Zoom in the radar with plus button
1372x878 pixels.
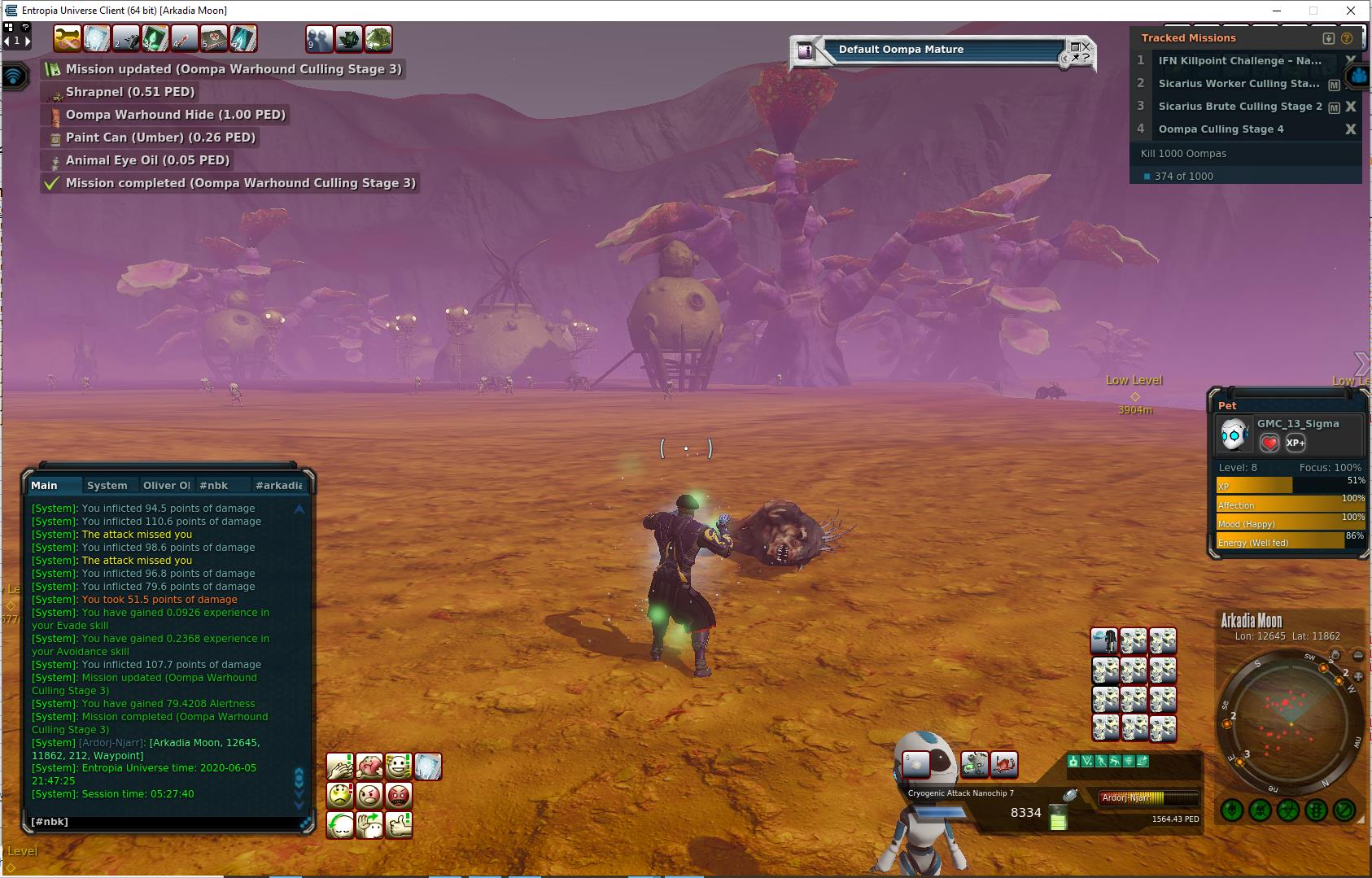pos(1358,676)
